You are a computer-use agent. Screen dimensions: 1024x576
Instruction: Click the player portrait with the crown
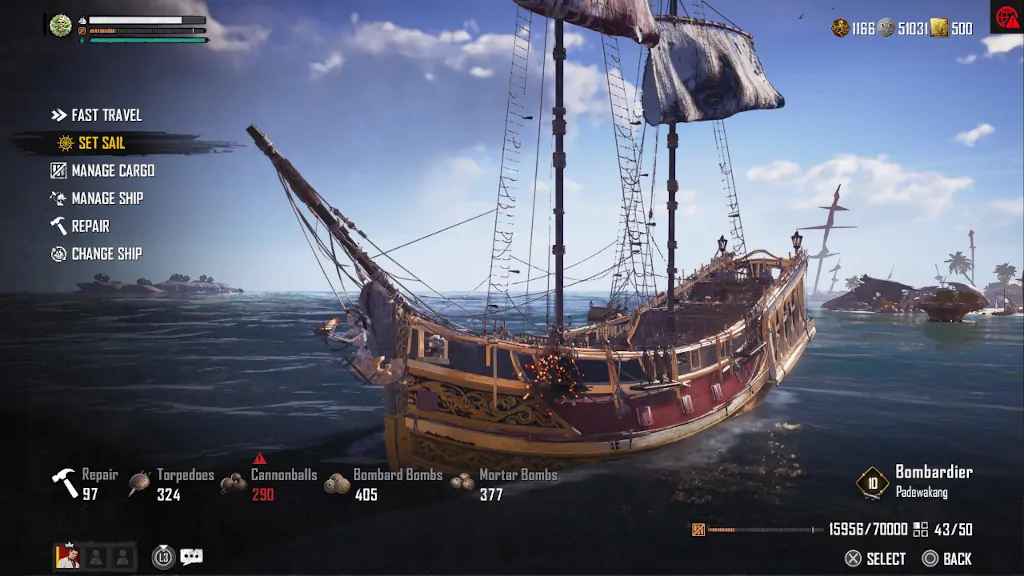pos(67,557)
